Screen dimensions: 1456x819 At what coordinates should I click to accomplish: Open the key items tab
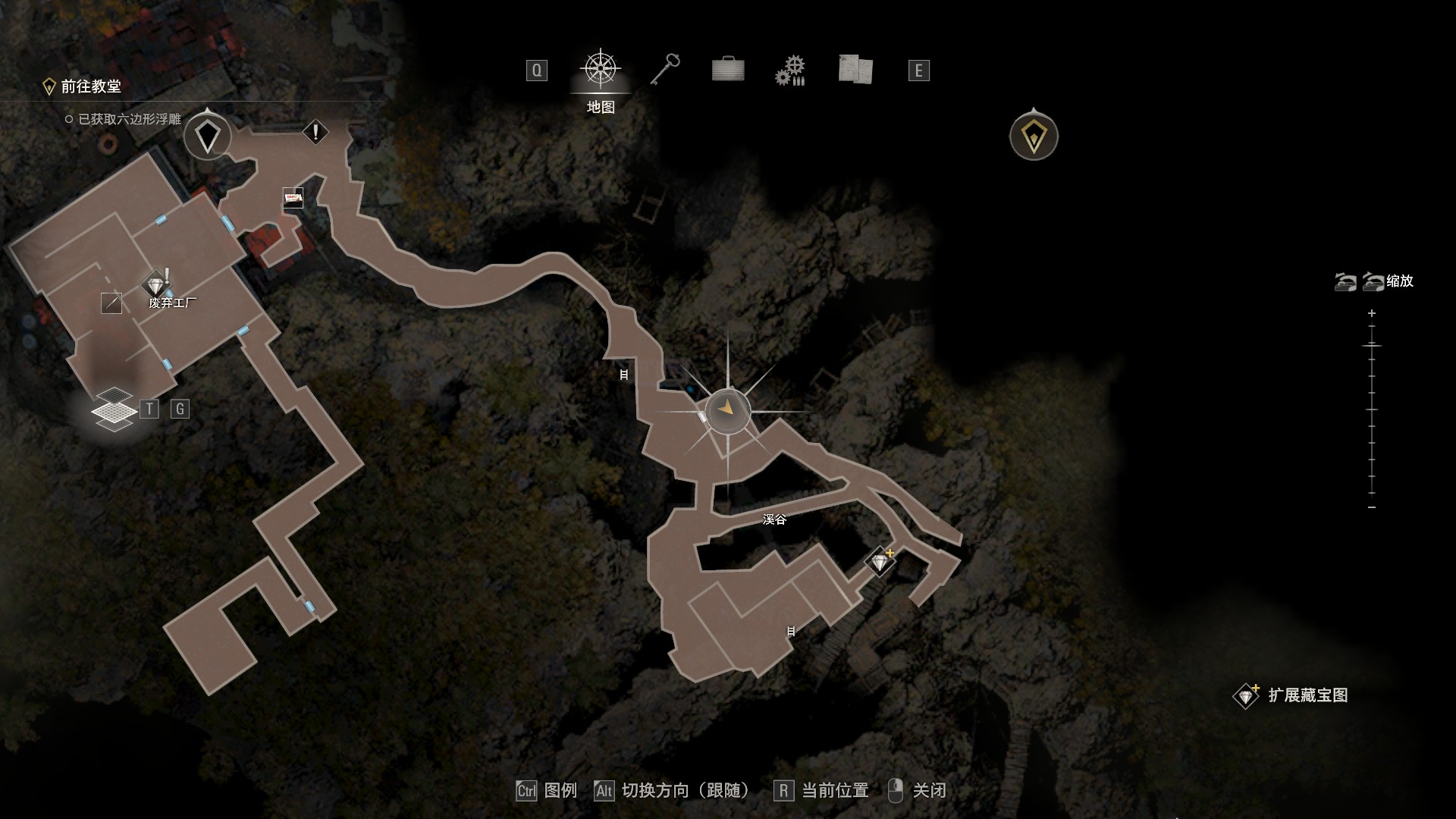665,70
